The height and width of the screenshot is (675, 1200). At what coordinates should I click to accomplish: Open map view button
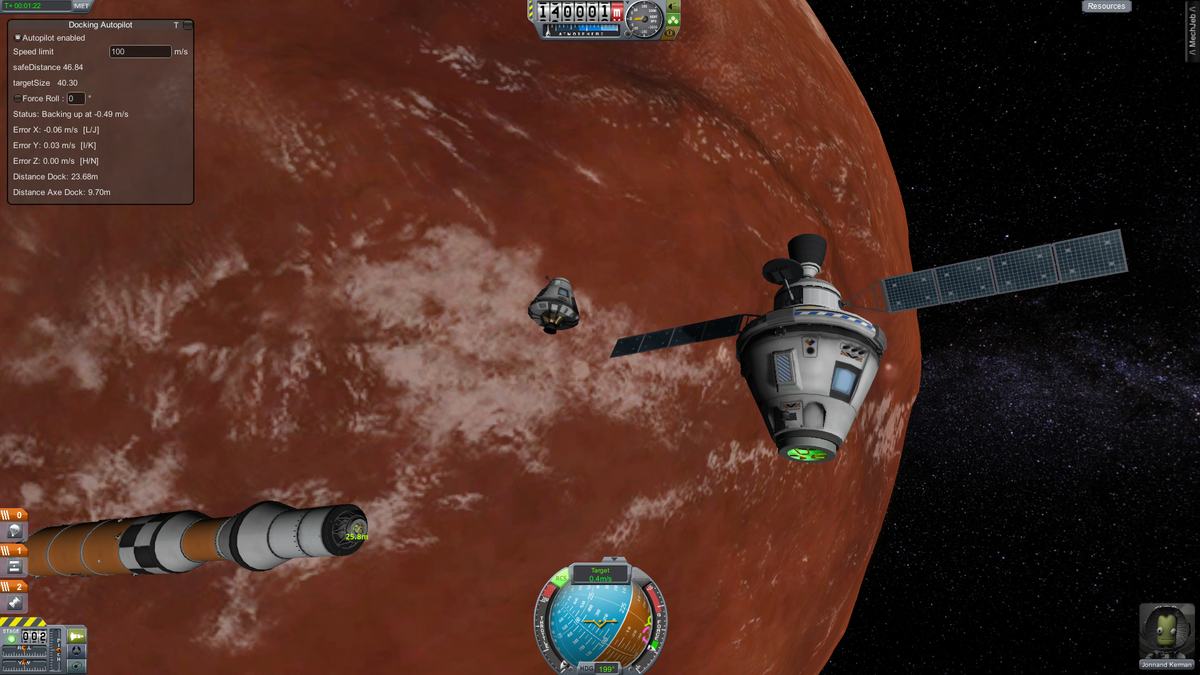pos(77,665)
